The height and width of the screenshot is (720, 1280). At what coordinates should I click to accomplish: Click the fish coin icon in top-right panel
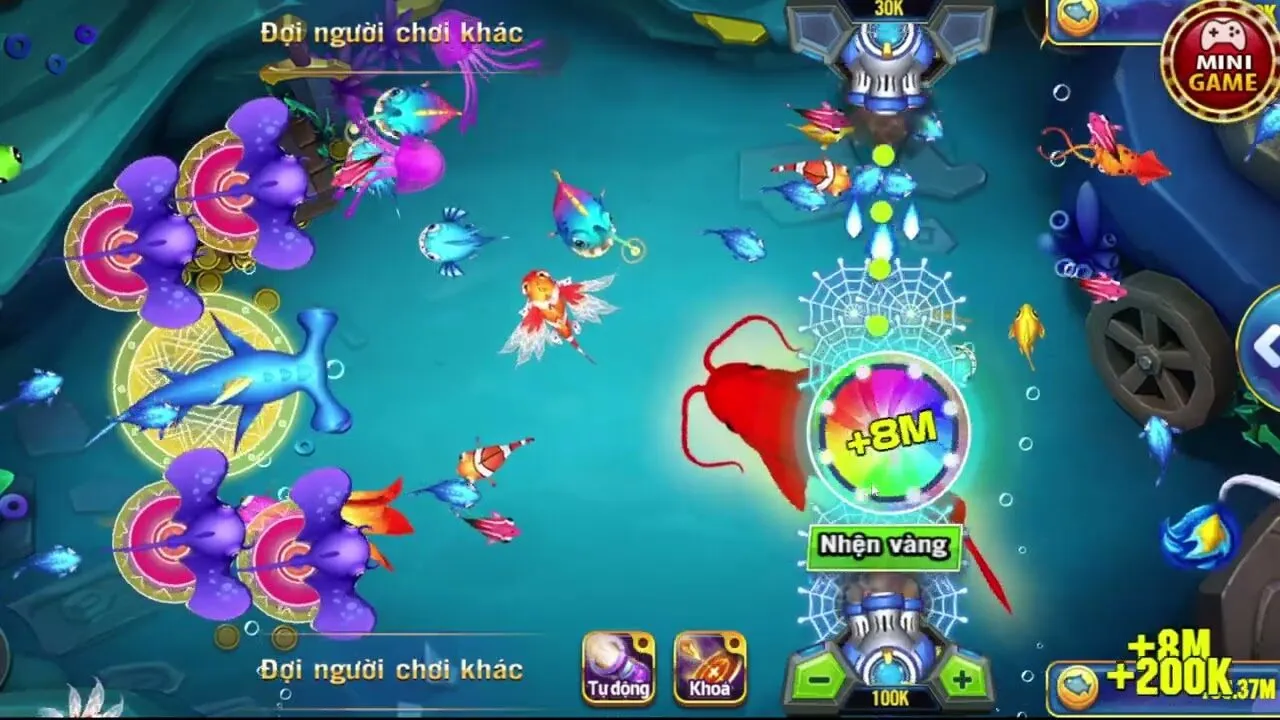[1077, 14]
